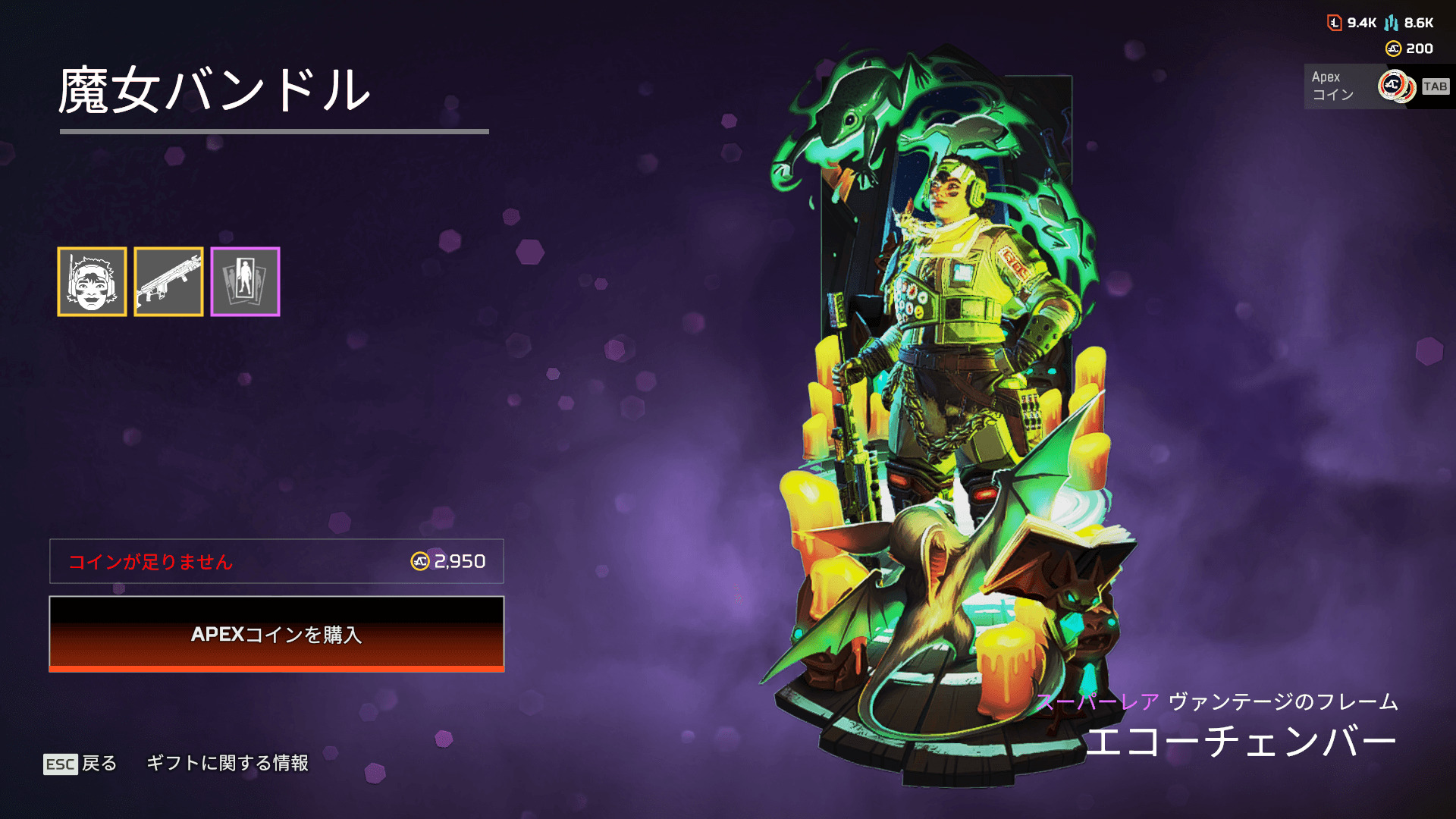Viewport: 1456px width, 819px height.
Task: Open ギフトに関する情報 gift info
Action: pos(227,763)
